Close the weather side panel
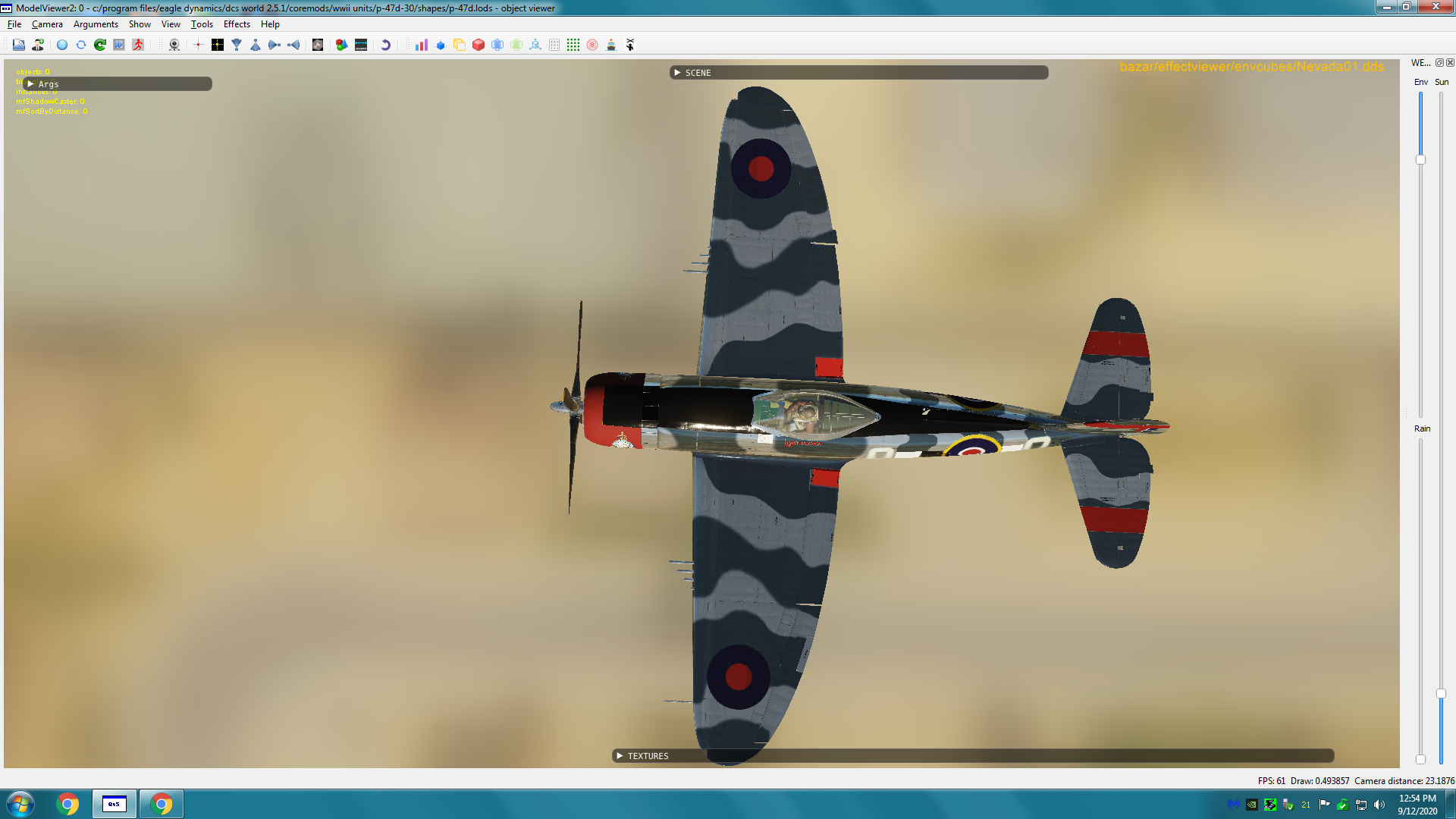1456x819 pixels. [x=1450, y=63]
